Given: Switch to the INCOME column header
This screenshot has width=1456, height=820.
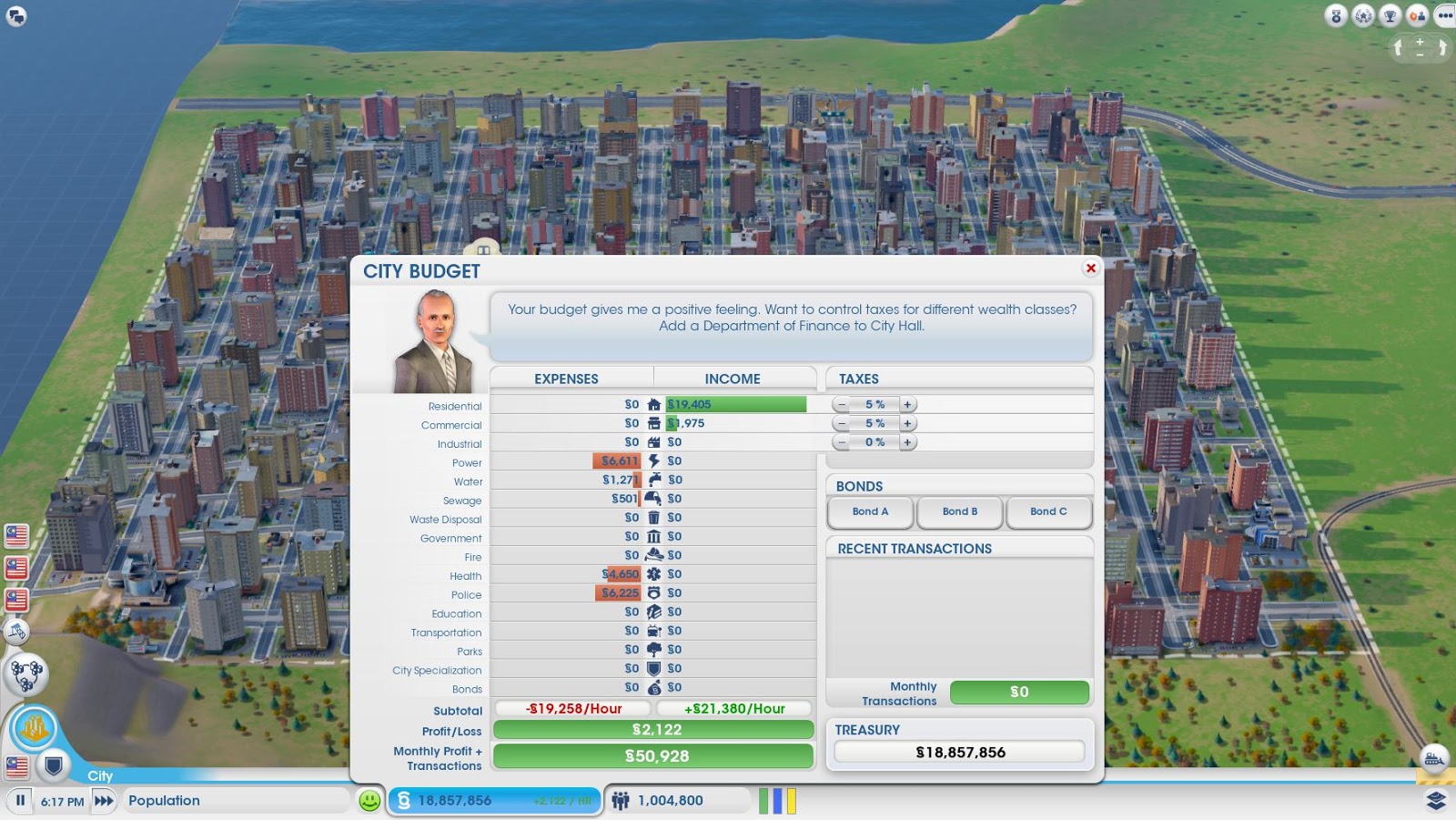Looking at the screenshot, I should (x=732, y=379).
